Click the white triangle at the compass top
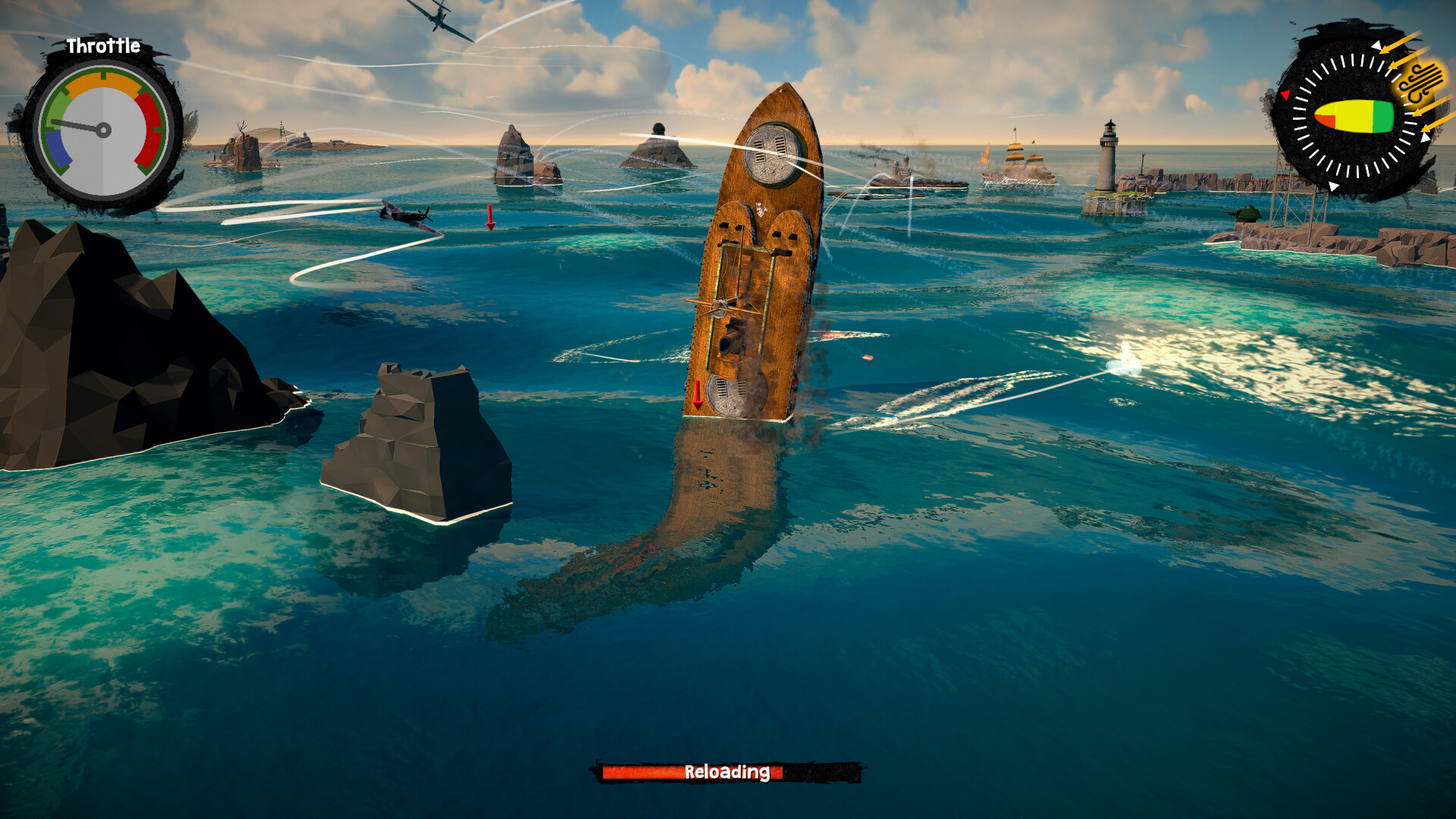The height and width of the screenshot is (819, 1456). pos(1376,45)
